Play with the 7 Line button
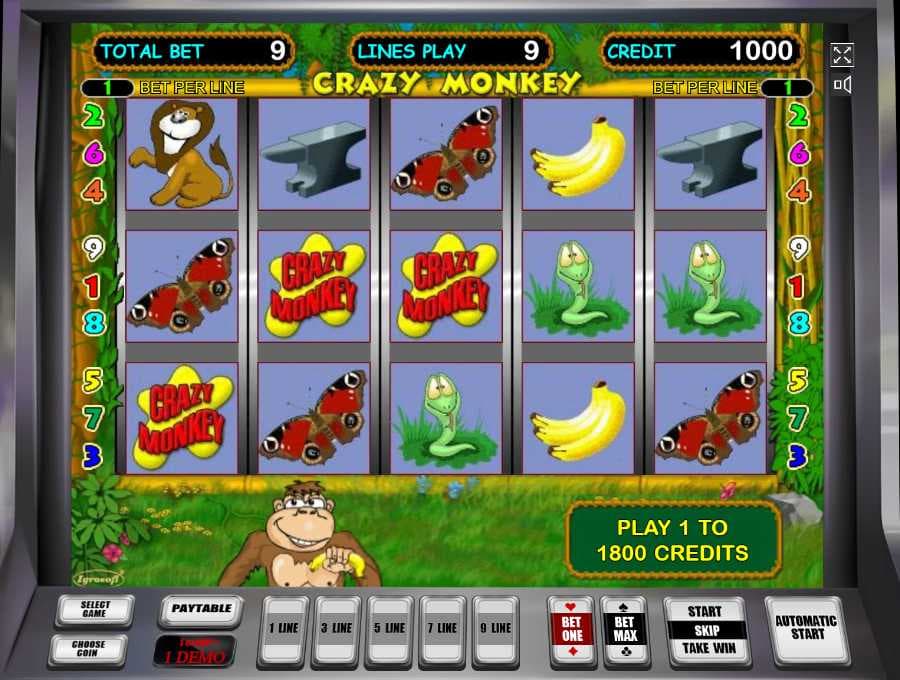Screen dimensions: 900x680 click(x=442, y=629)
